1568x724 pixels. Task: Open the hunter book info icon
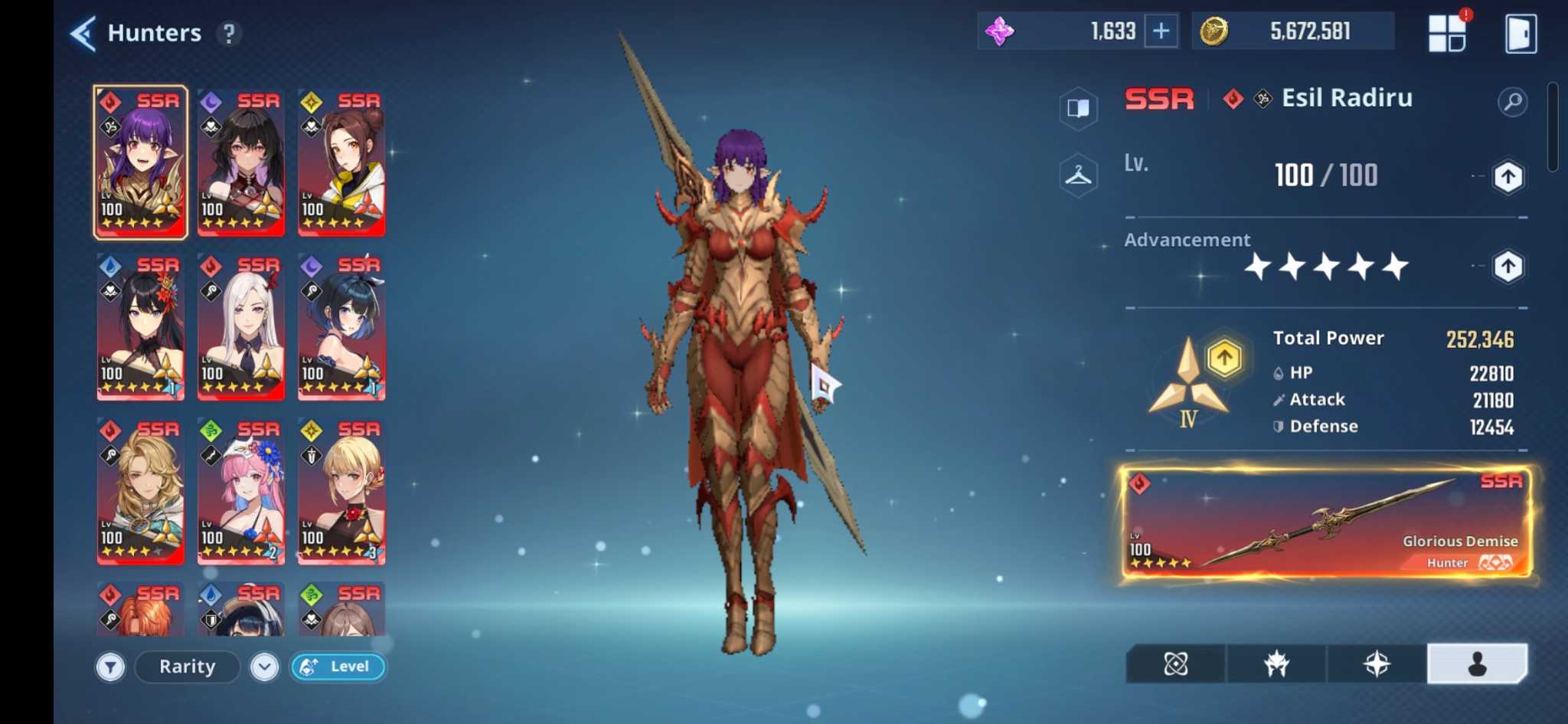(1078, 108)
